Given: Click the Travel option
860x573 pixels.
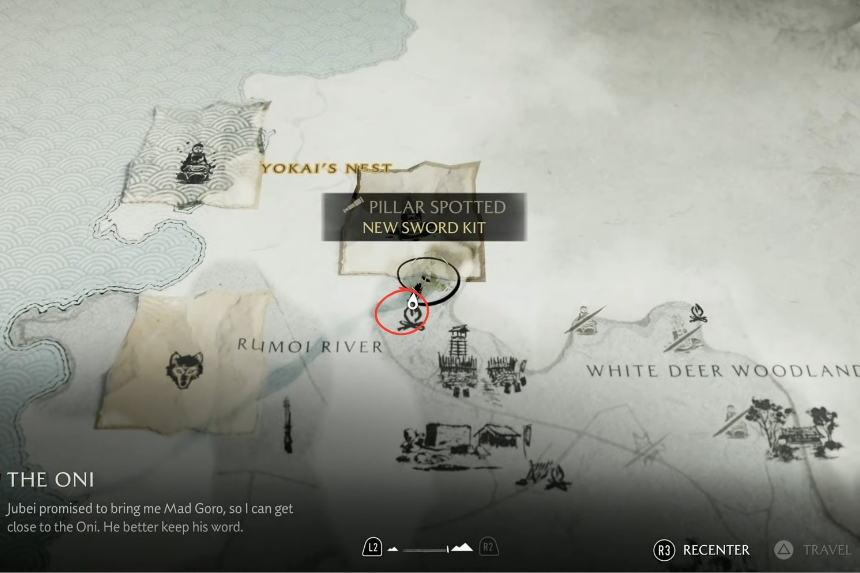Looking at the screenshot, I should click(x=814, y=549).
